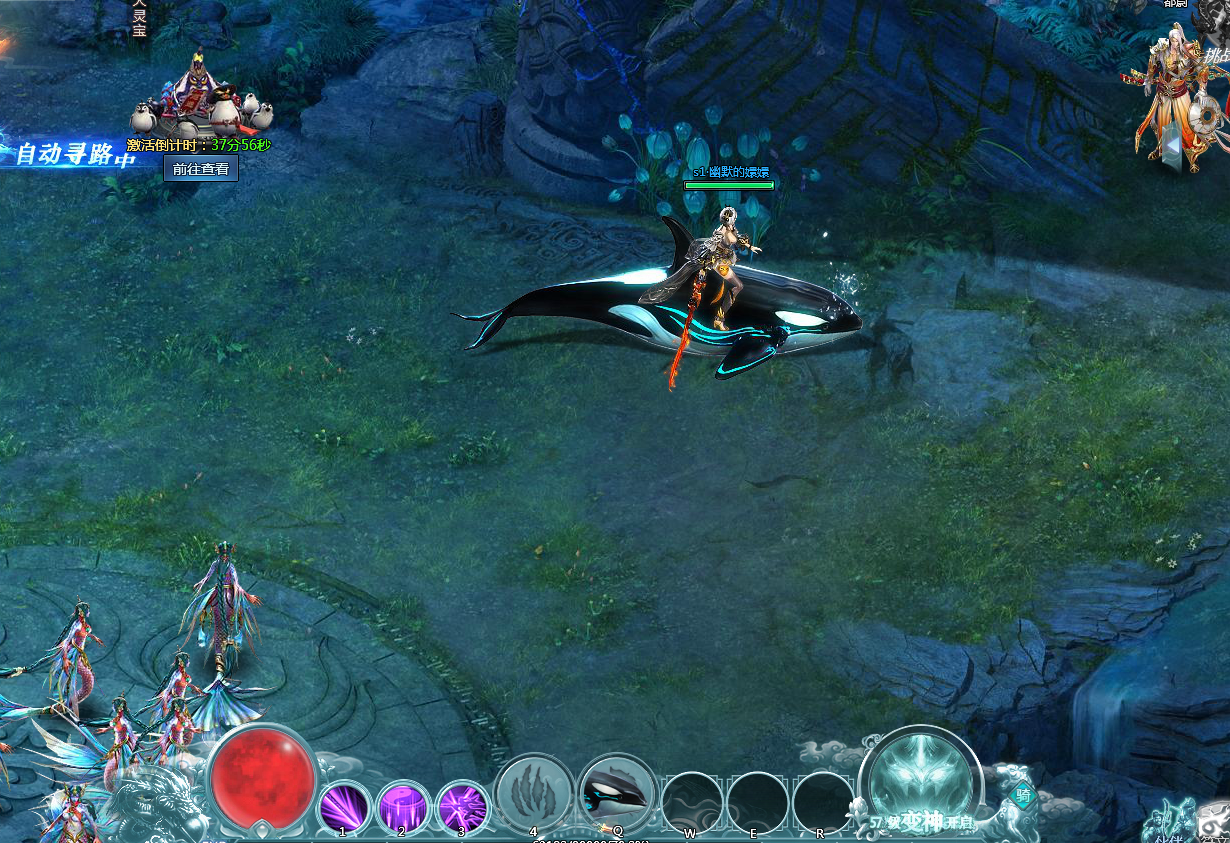
Task: Cast the purple lightning skill in slot 3
Action: click(x=463, y=806)
